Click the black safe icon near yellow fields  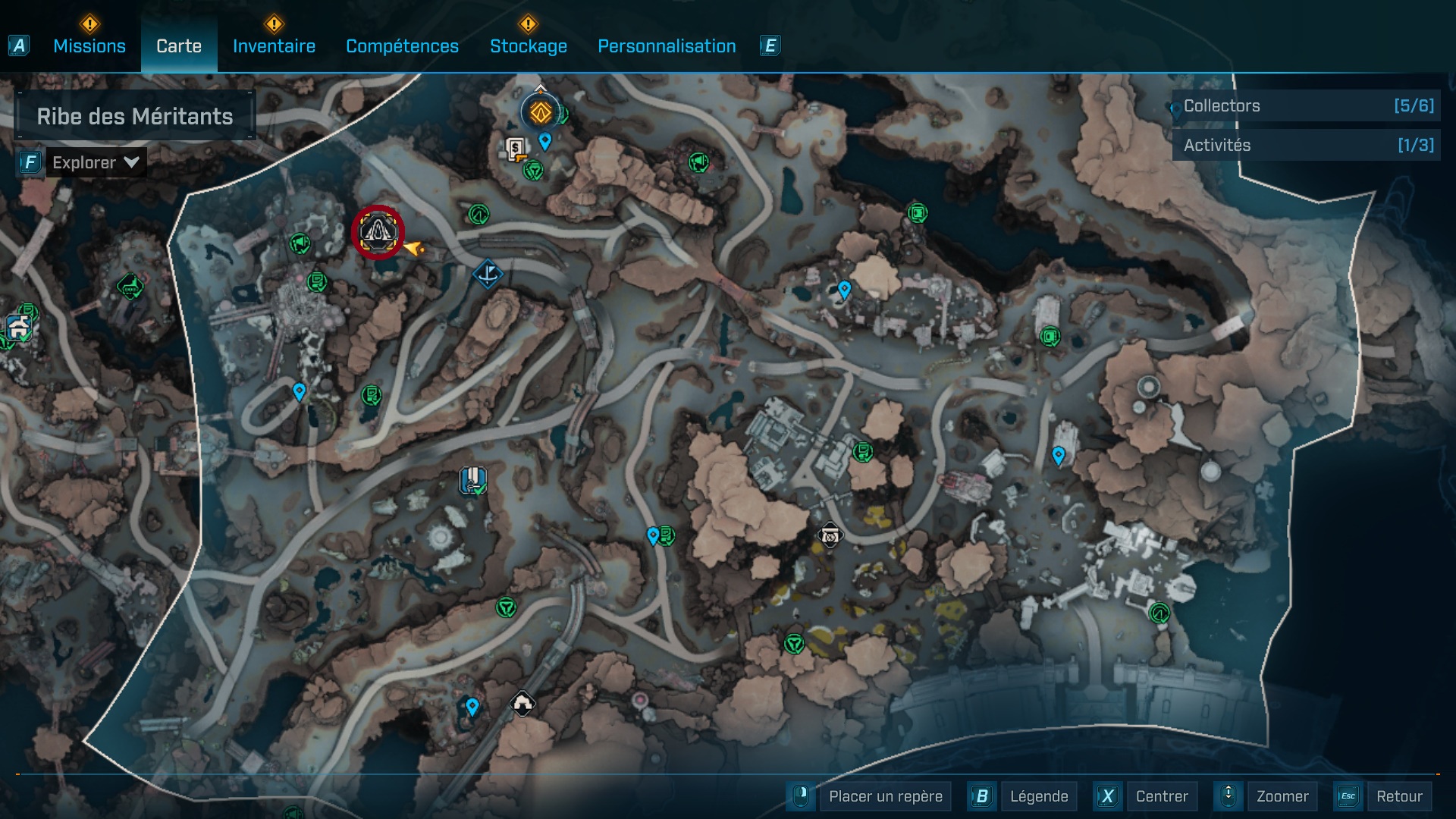(830, 535)
